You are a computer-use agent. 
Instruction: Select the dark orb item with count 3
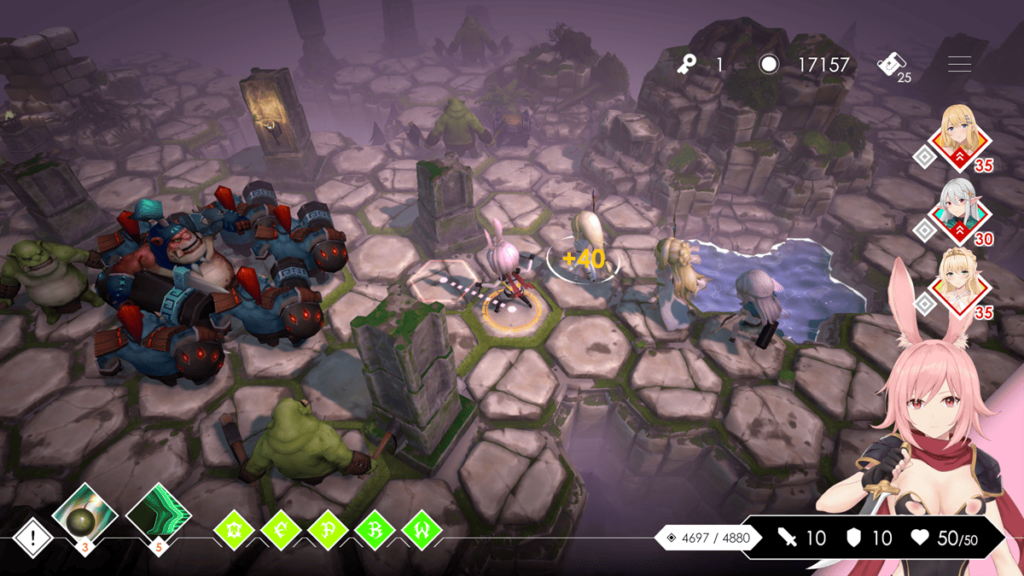pyautogui.click(x=85, y=513)
